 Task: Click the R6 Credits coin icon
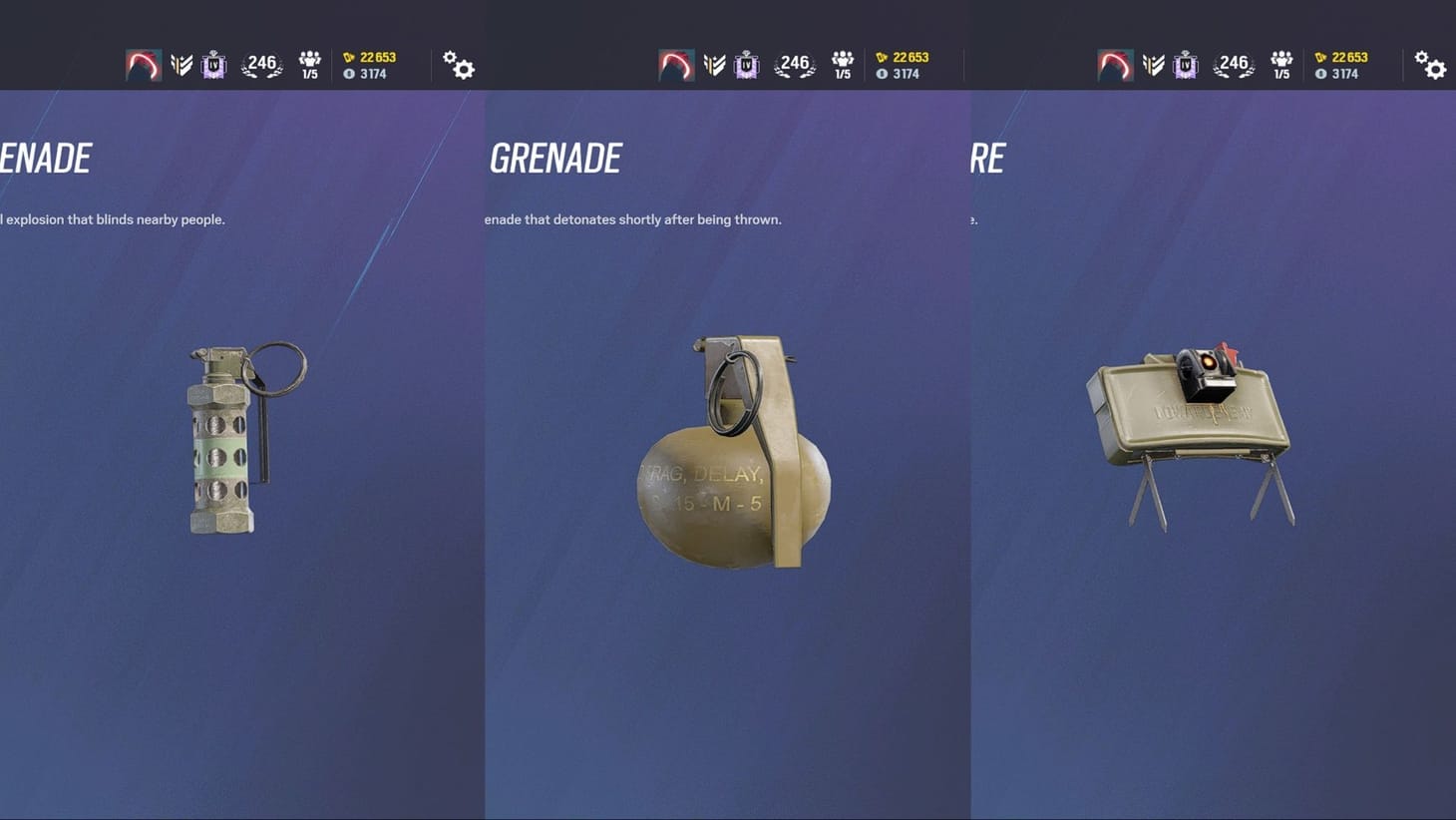tap(350, 73)
